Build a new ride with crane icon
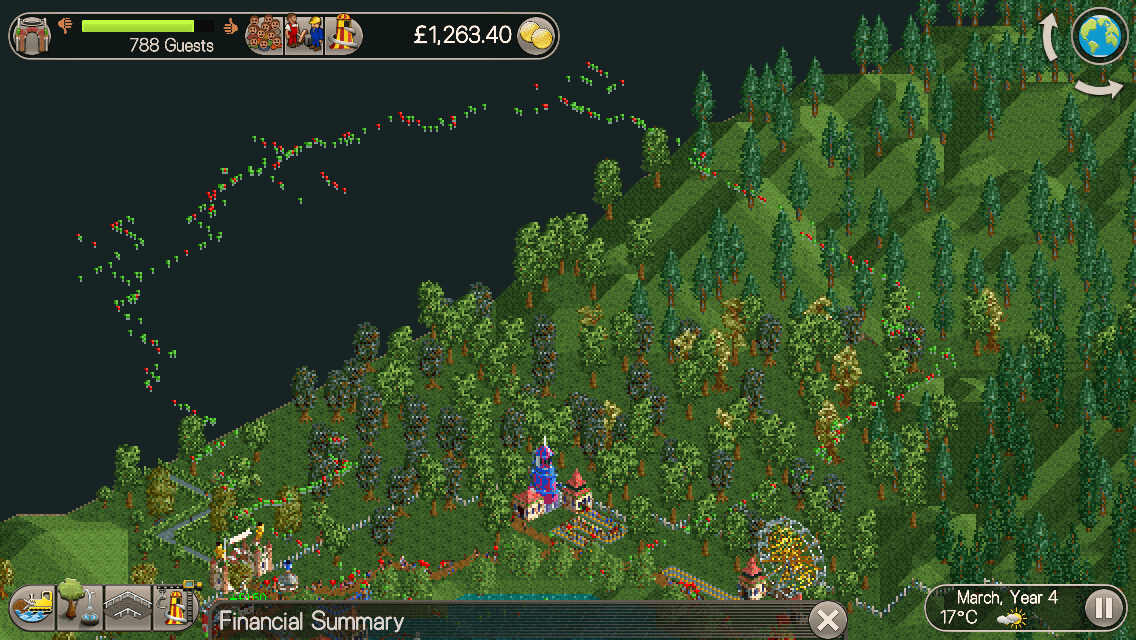This screenshot has width=1136, height=640. pos(176,606)
